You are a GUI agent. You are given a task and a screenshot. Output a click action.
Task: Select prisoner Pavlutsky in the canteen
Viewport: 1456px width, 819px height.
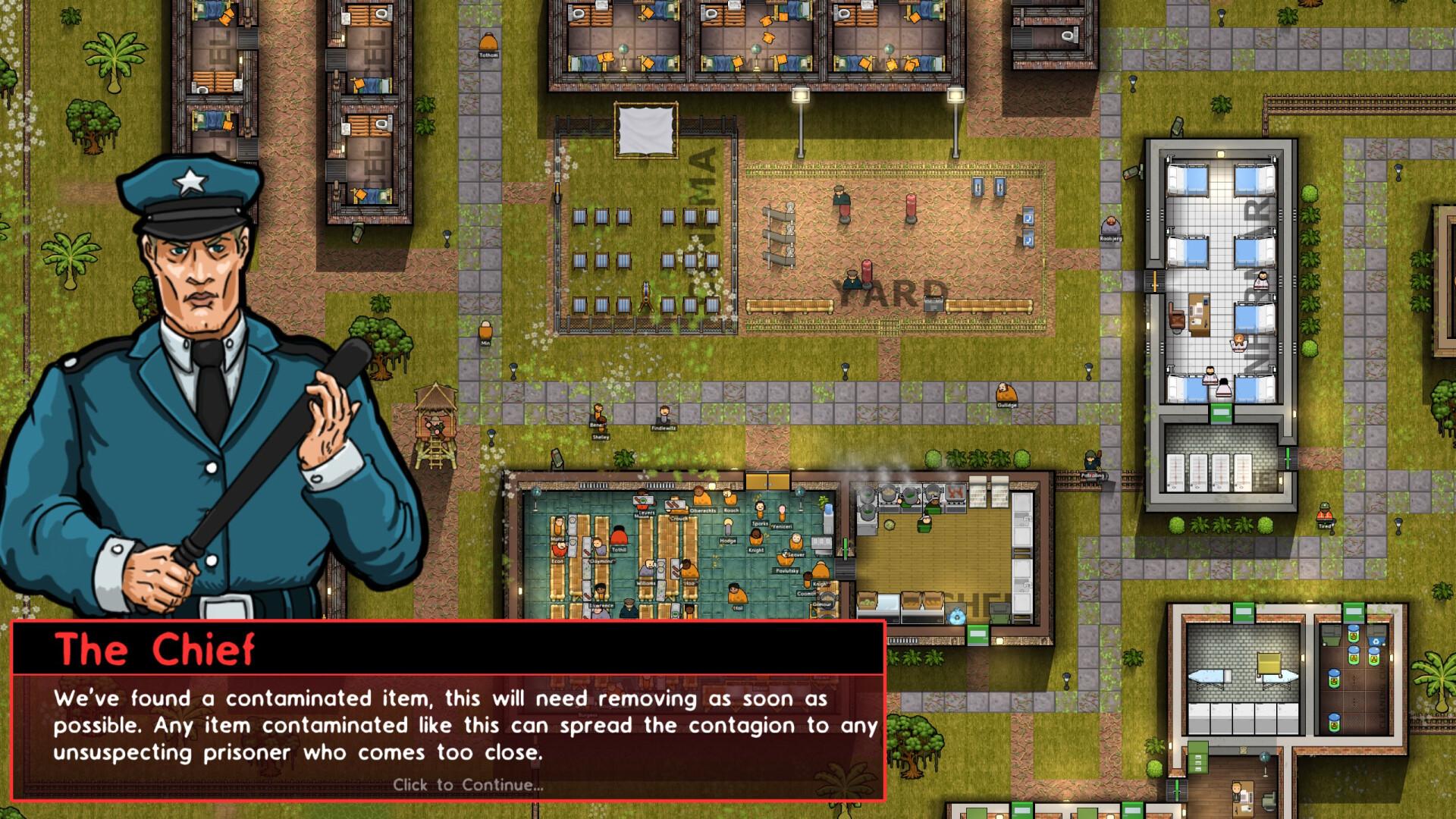pyautogui.click(x=783, y=559)
